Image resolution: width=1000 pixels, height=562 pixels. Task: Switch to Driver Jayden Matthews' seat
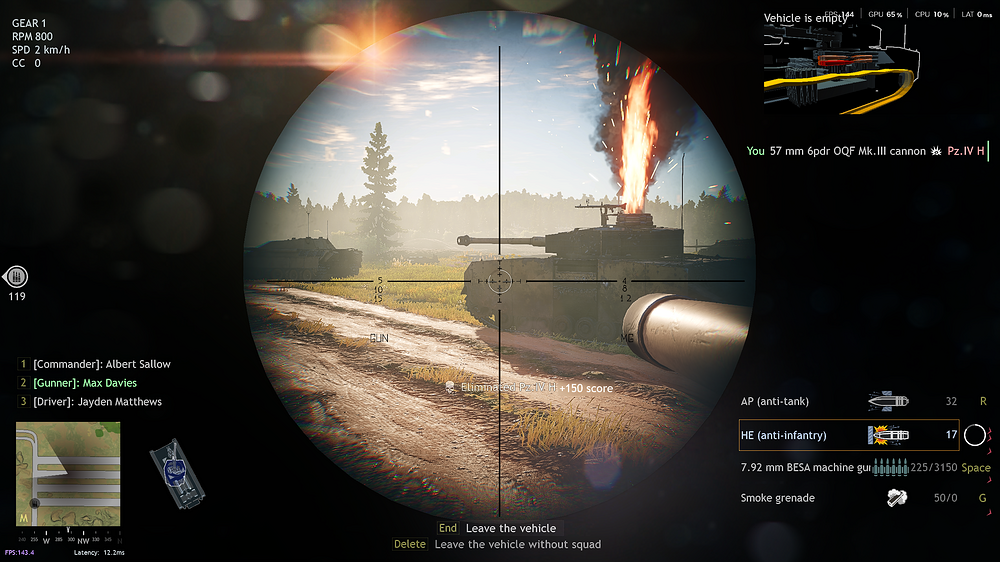pos(97,402)
